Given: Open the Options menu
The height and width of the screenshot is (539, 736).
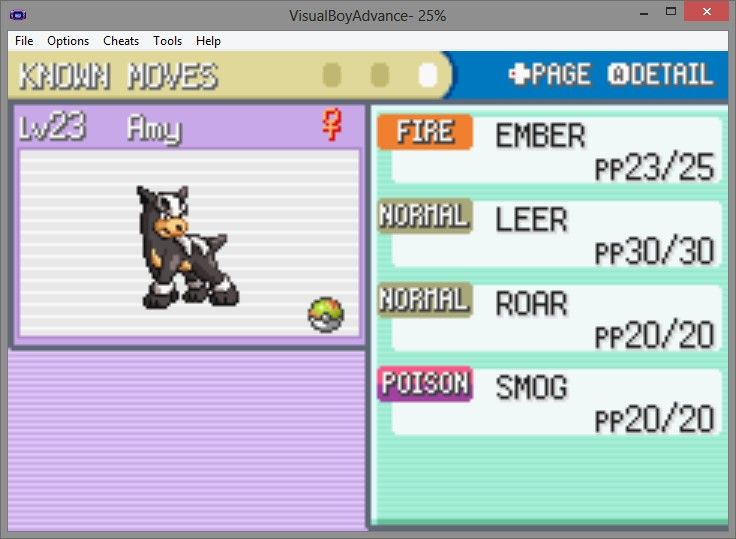Looking at the screenshot, I should tap(68, 41).
